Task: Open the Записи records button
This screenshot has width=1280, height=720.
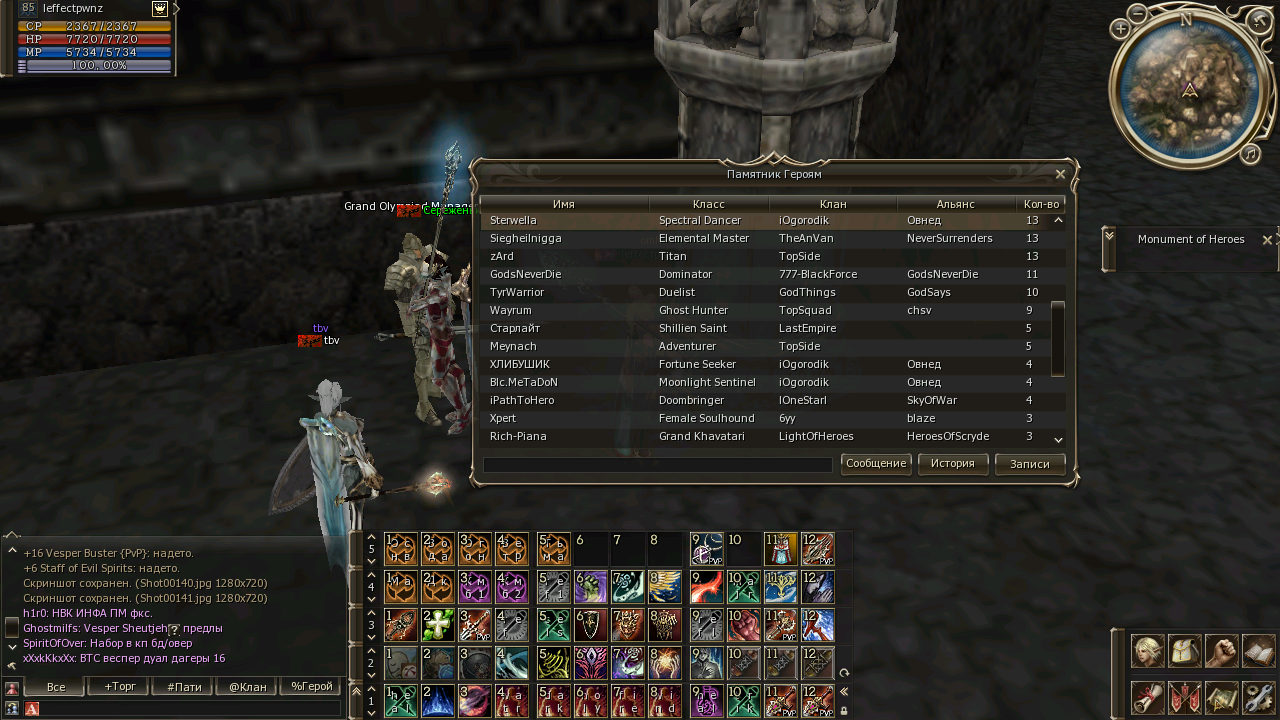Action: (x=1029, y=464)
